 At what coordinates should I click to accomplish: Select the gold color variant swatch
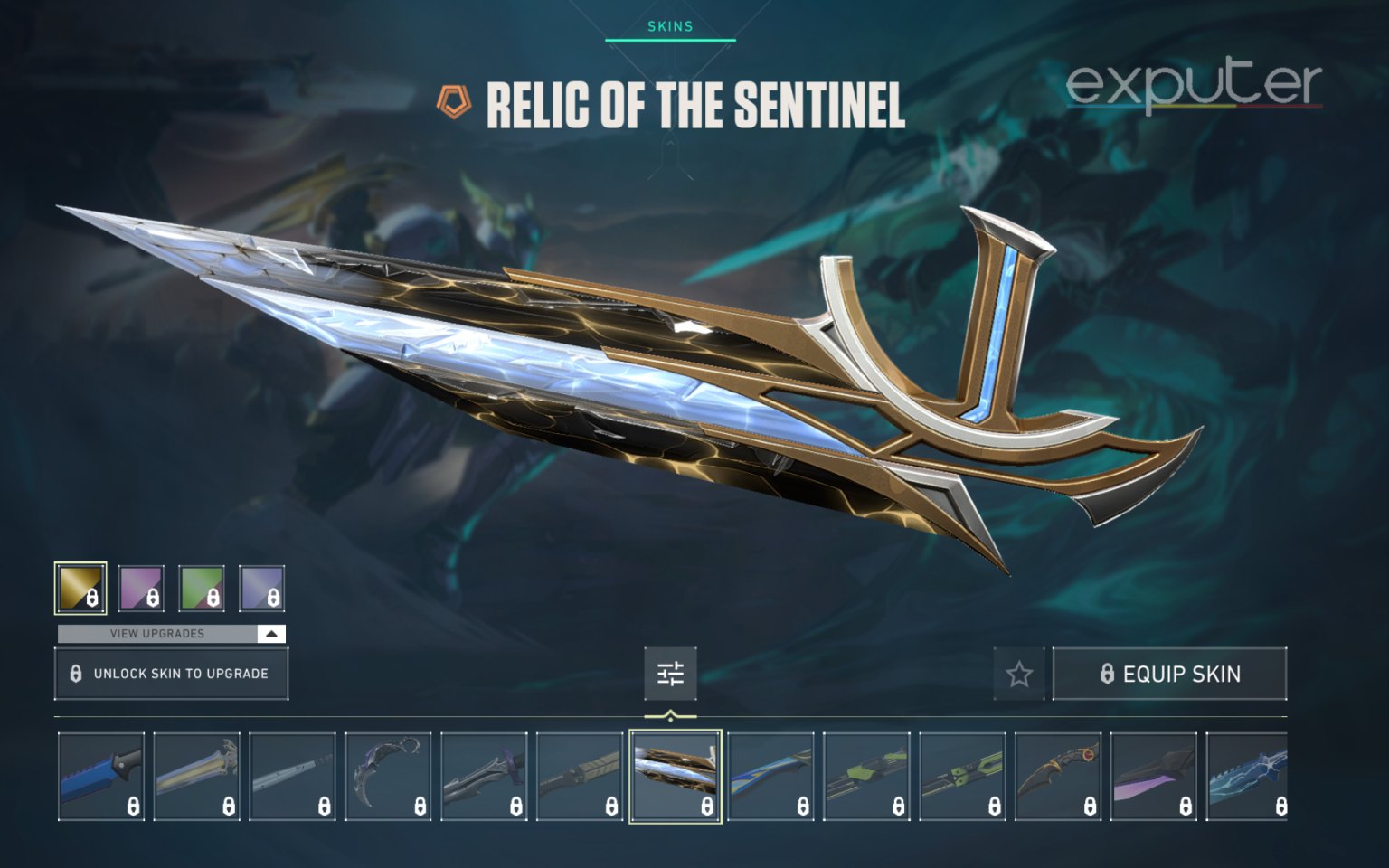80,588
